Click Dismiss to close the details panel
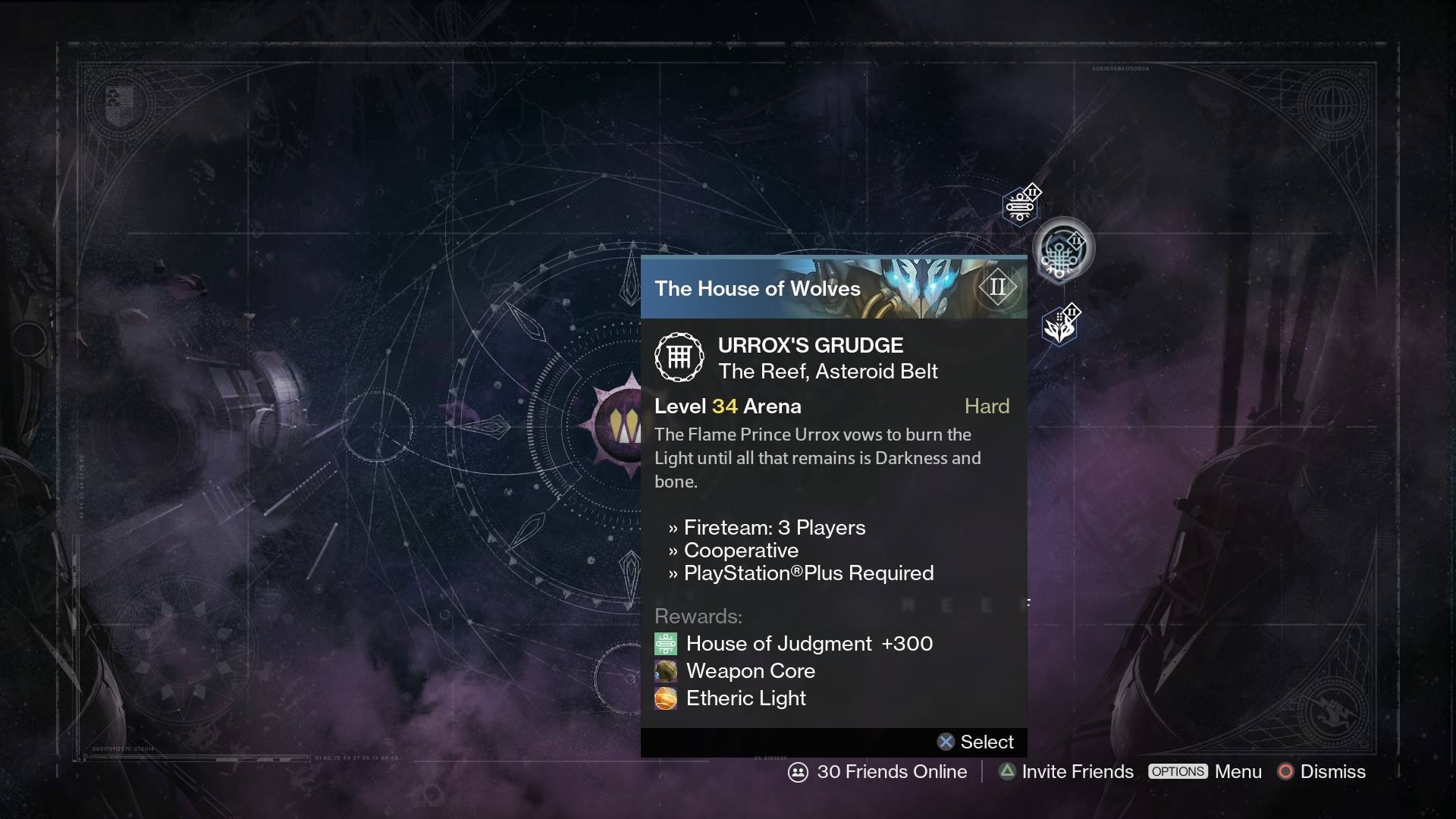Screen dimensions: 1456x819 [1332, 771]
